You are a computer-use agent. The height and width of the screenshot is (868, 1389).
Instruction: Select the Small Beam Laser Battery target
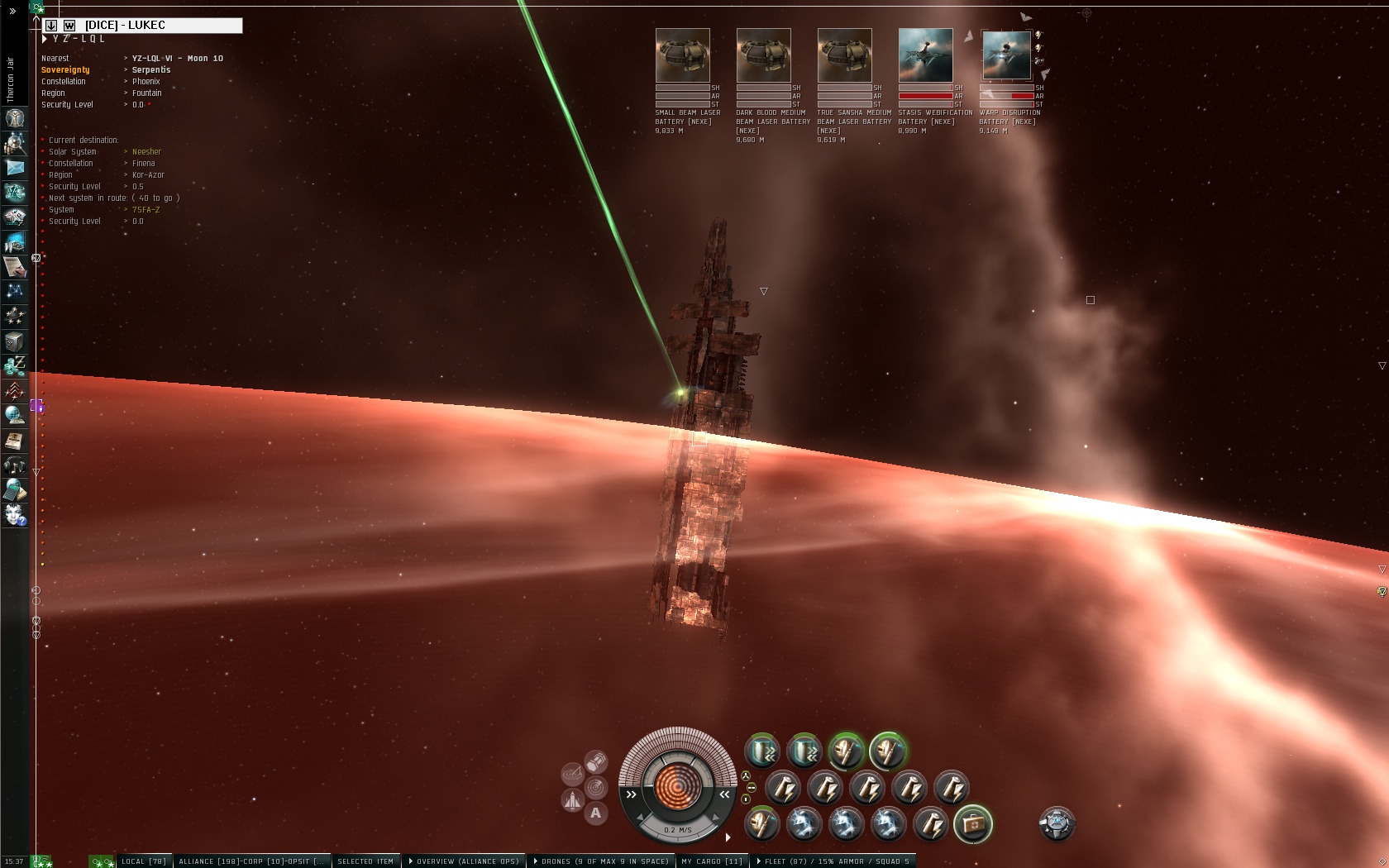click(682, 55)
